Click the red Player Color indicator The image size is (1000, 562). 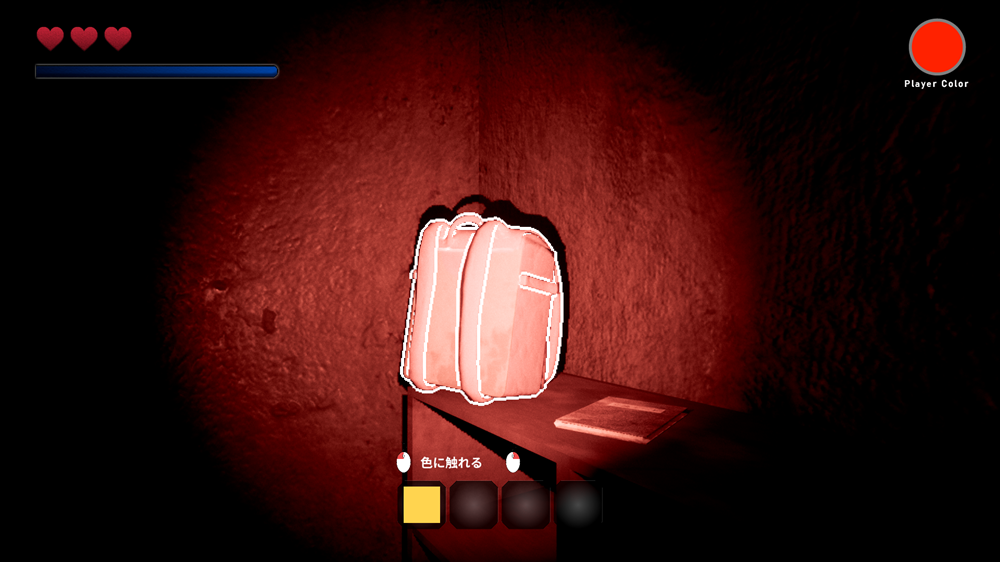click(x=936, y=47)
